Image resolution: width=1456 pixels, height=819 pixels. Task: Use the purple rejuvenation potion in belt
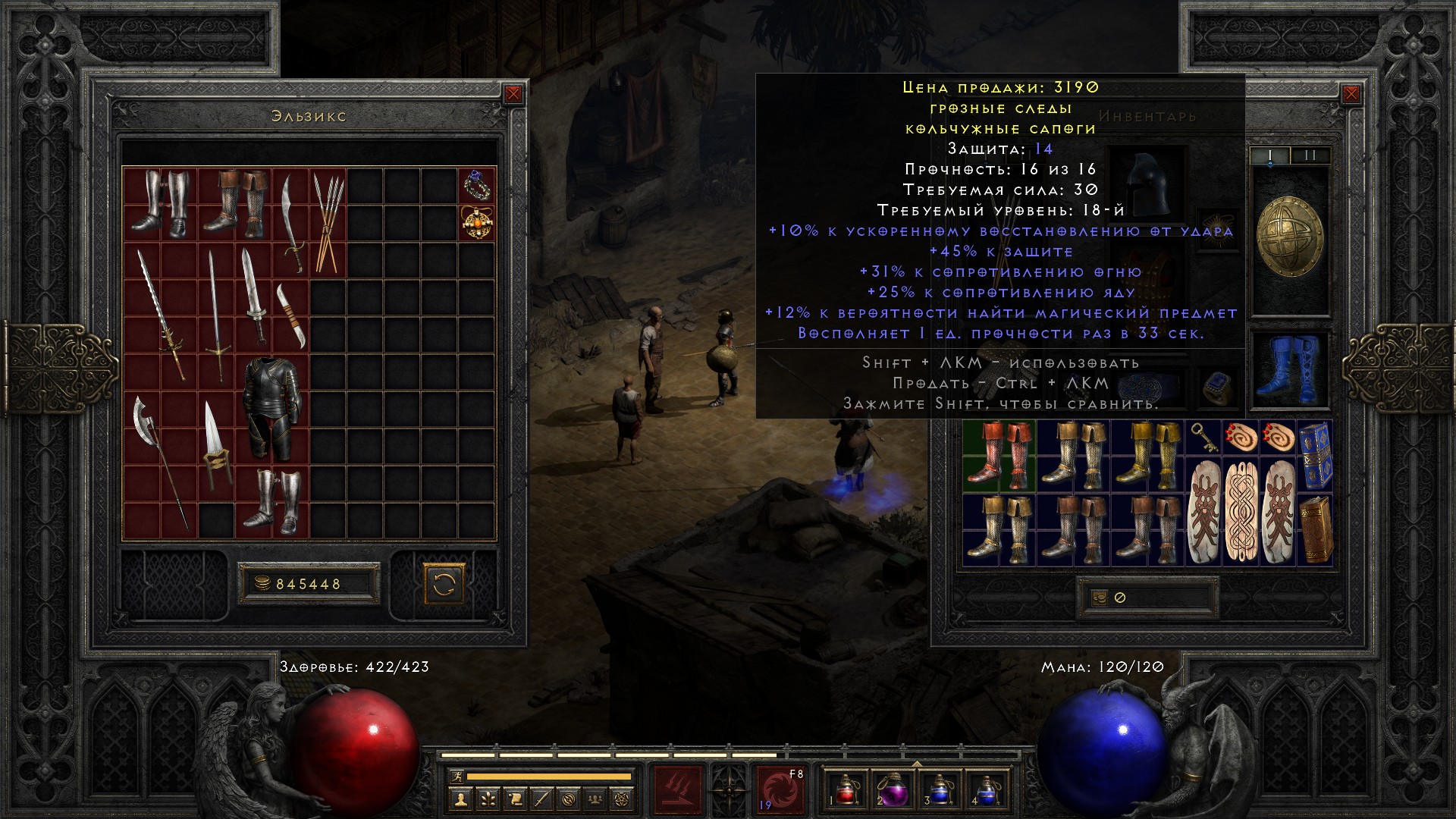(893, 789)
